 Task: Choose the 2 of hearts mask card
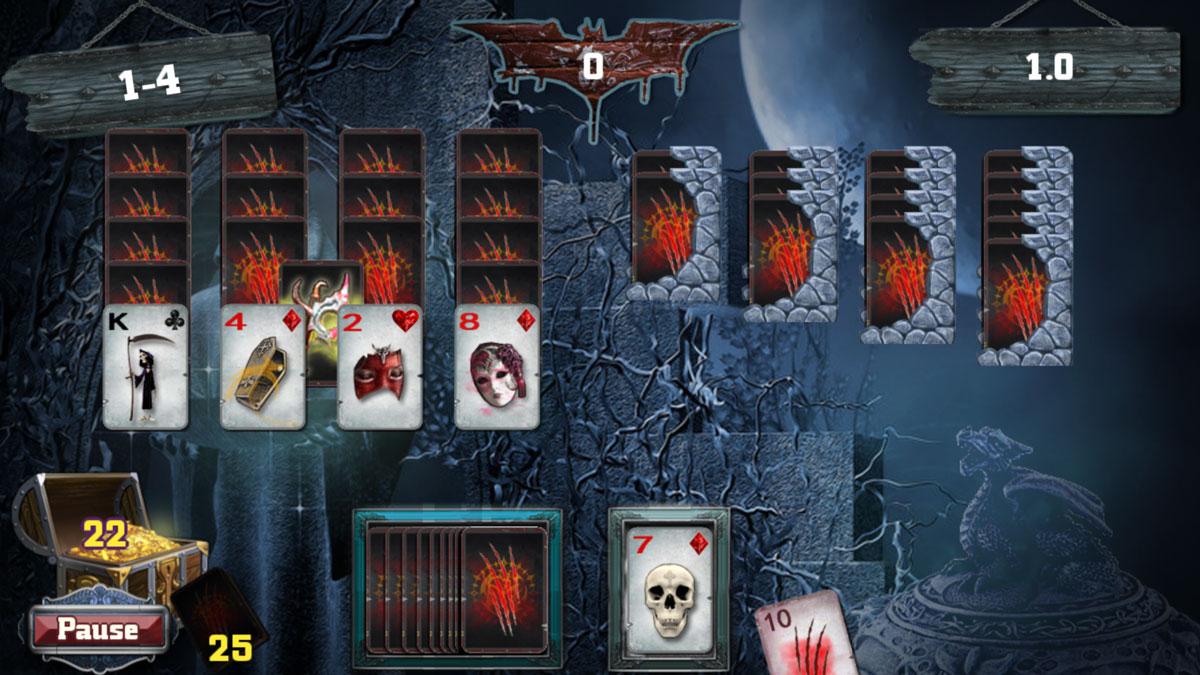(x=379, y=367)
